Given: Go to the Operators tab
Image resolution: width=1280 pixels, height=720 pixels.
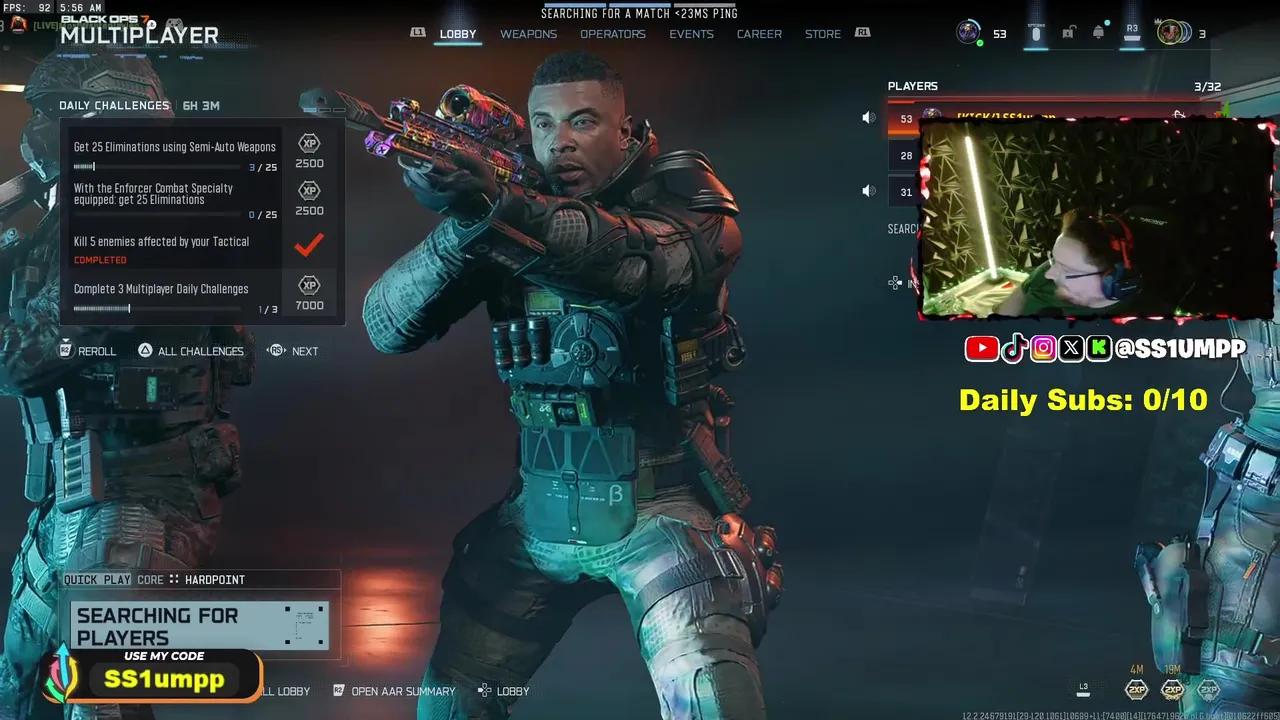Looking at the screenshot, I should coord(613,34).
